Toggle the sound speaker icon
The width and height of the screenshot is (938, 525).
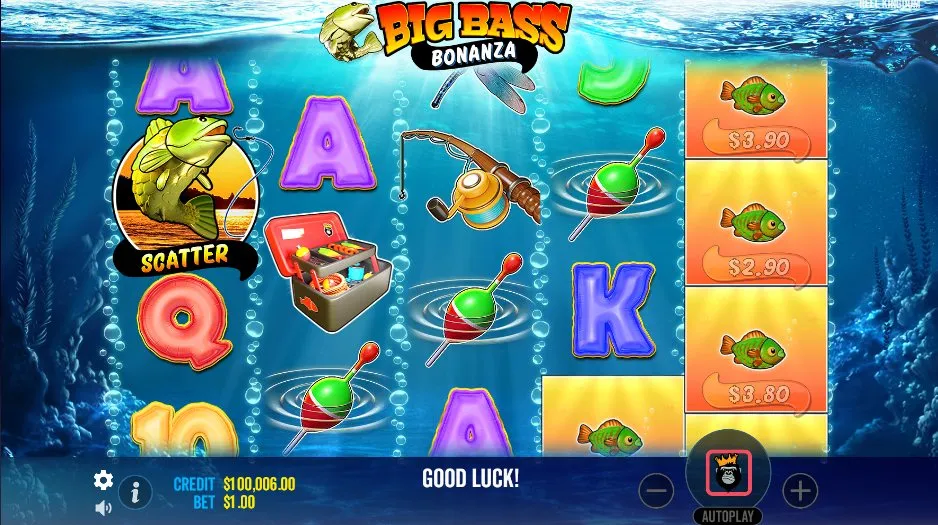click(103, 507)
